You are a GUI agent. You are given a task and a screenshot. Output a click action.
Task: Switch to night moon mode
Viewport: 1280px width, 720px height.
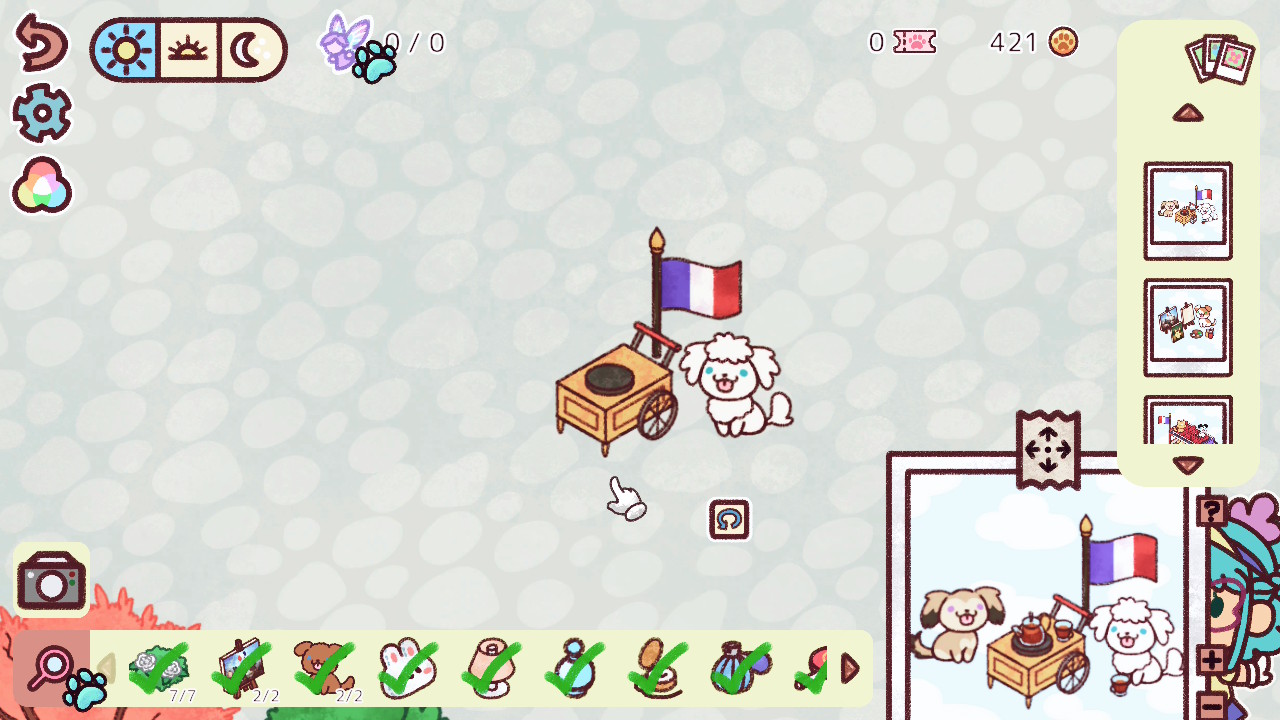click(248, 50)
